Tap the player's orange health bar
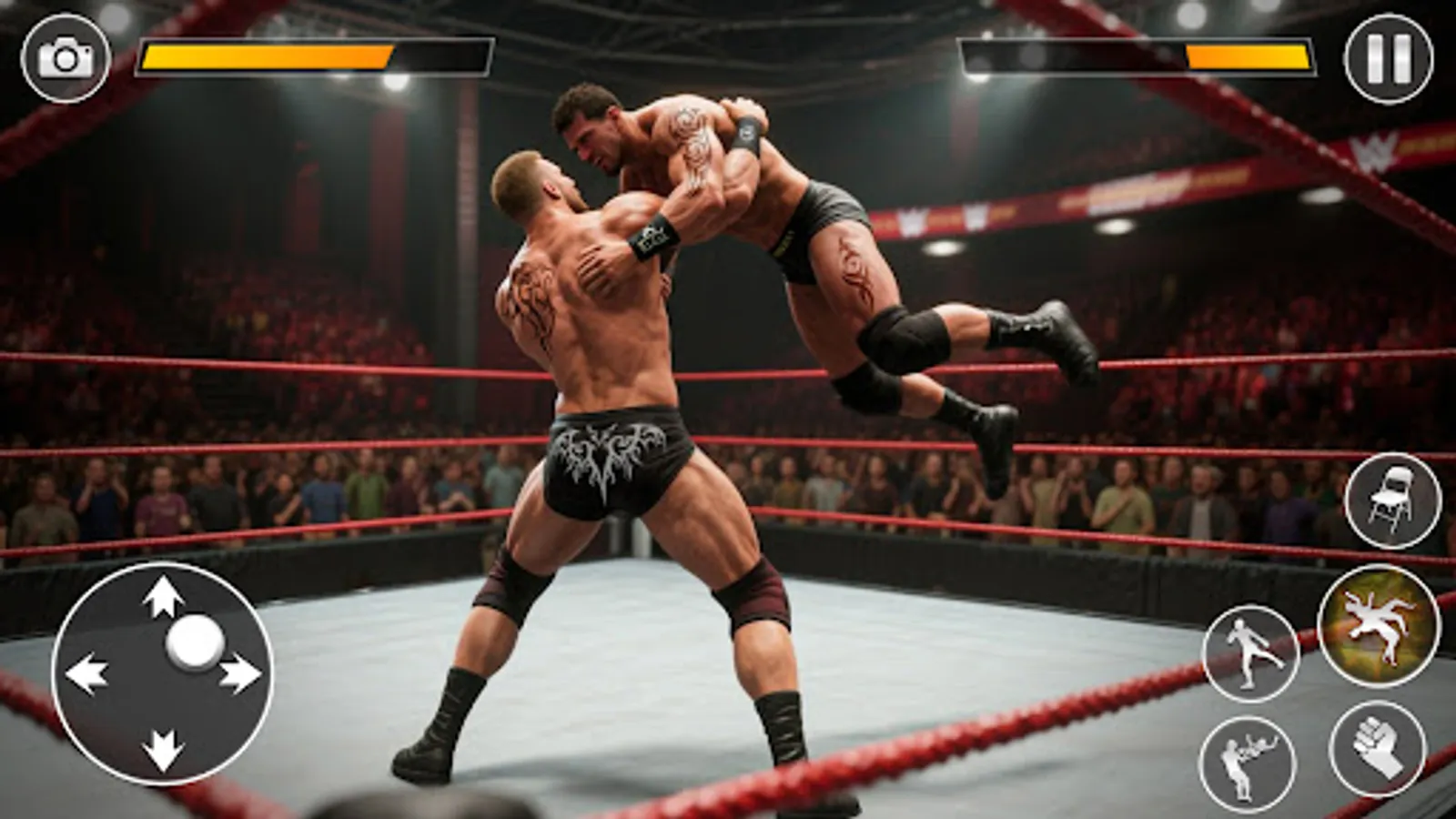 [x=264, y=56]
